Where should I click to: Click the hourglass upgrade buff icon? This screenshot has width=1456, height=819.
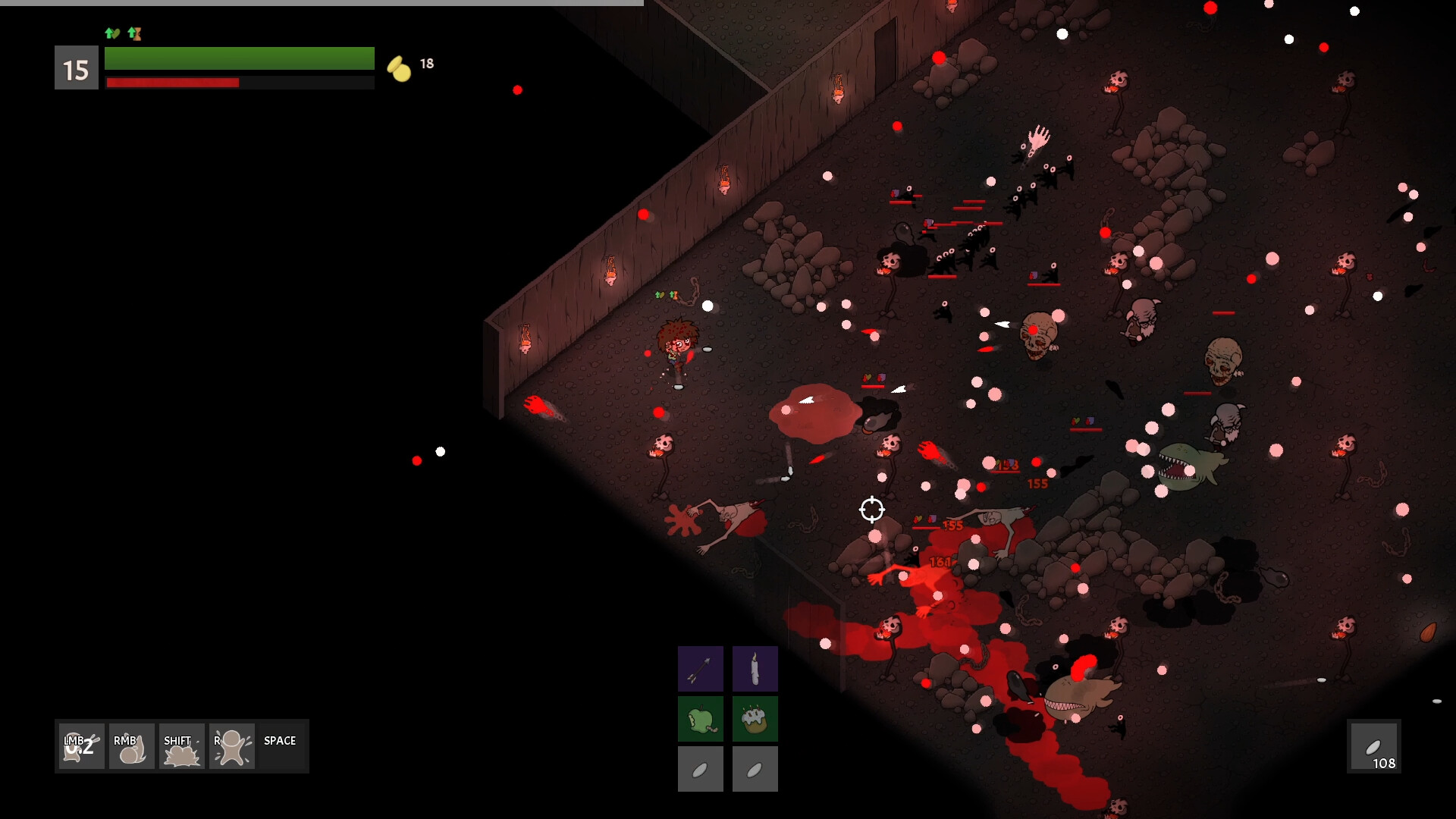[x=135, y=33]
